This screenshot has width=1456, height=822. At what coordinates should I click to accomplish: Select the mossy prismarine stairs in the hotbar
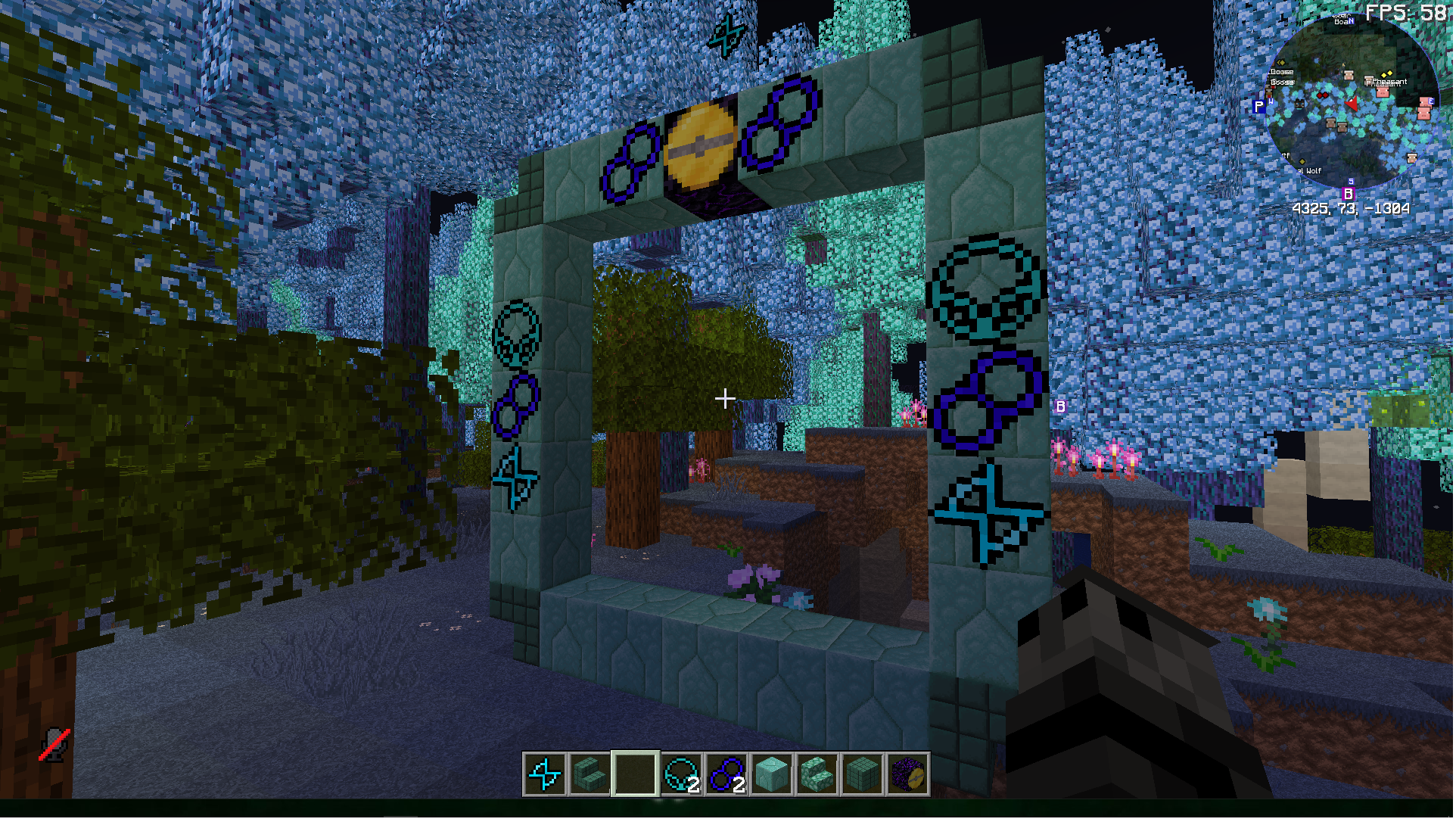[817, 776]
